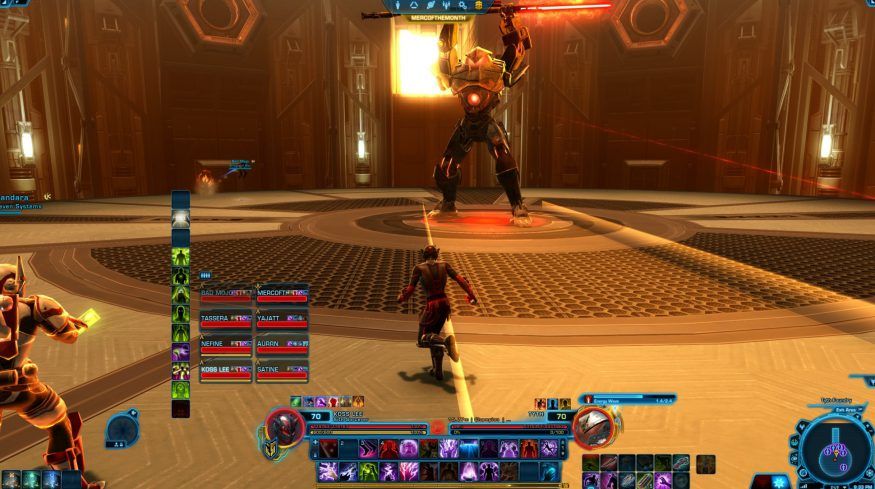Target BAD MOJO in the raid frames
Image resolution: width=875 pixels, height=489 pixels.
click(x=225, y=295)
